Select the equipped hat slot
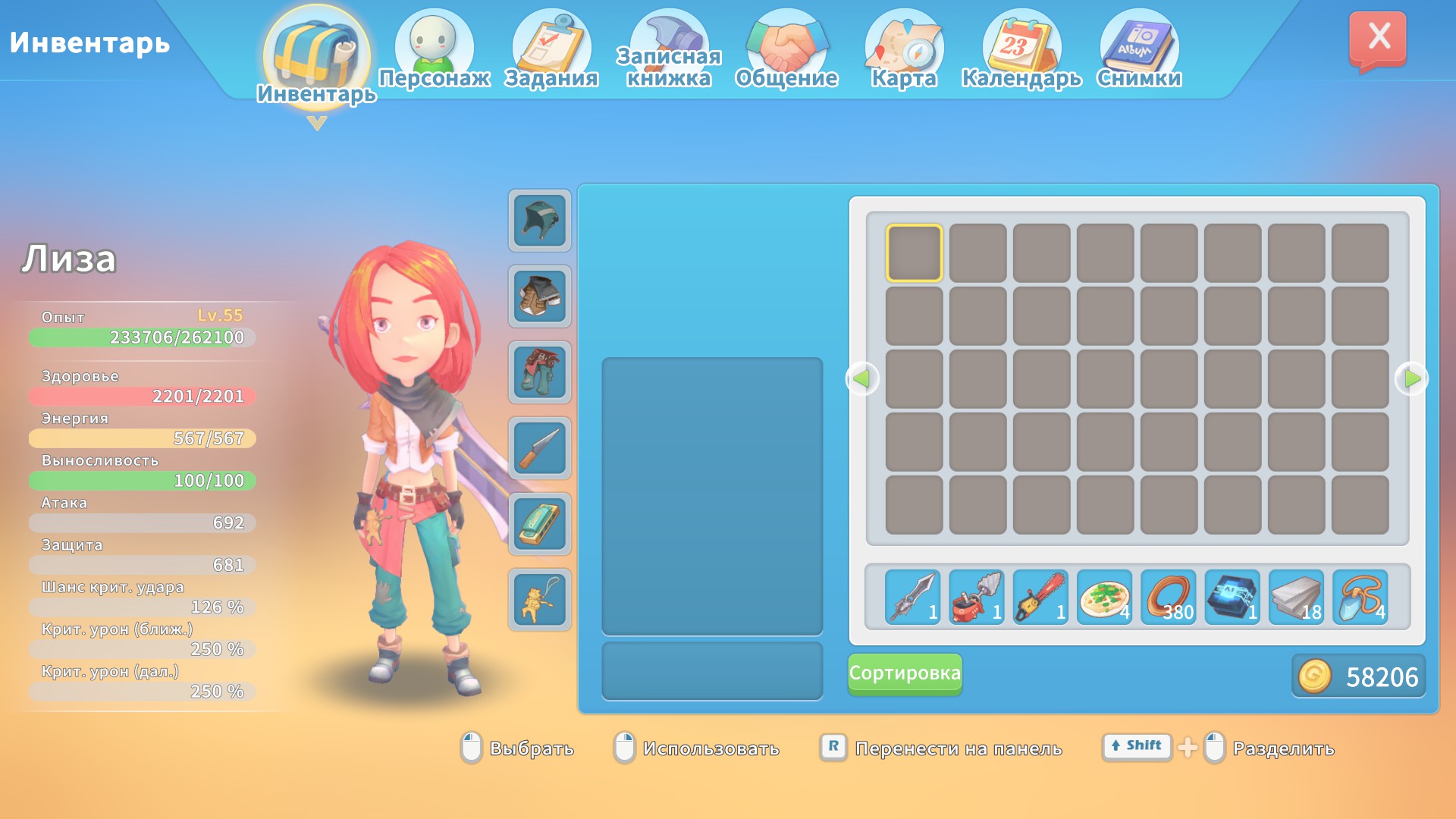 (538, 222)
